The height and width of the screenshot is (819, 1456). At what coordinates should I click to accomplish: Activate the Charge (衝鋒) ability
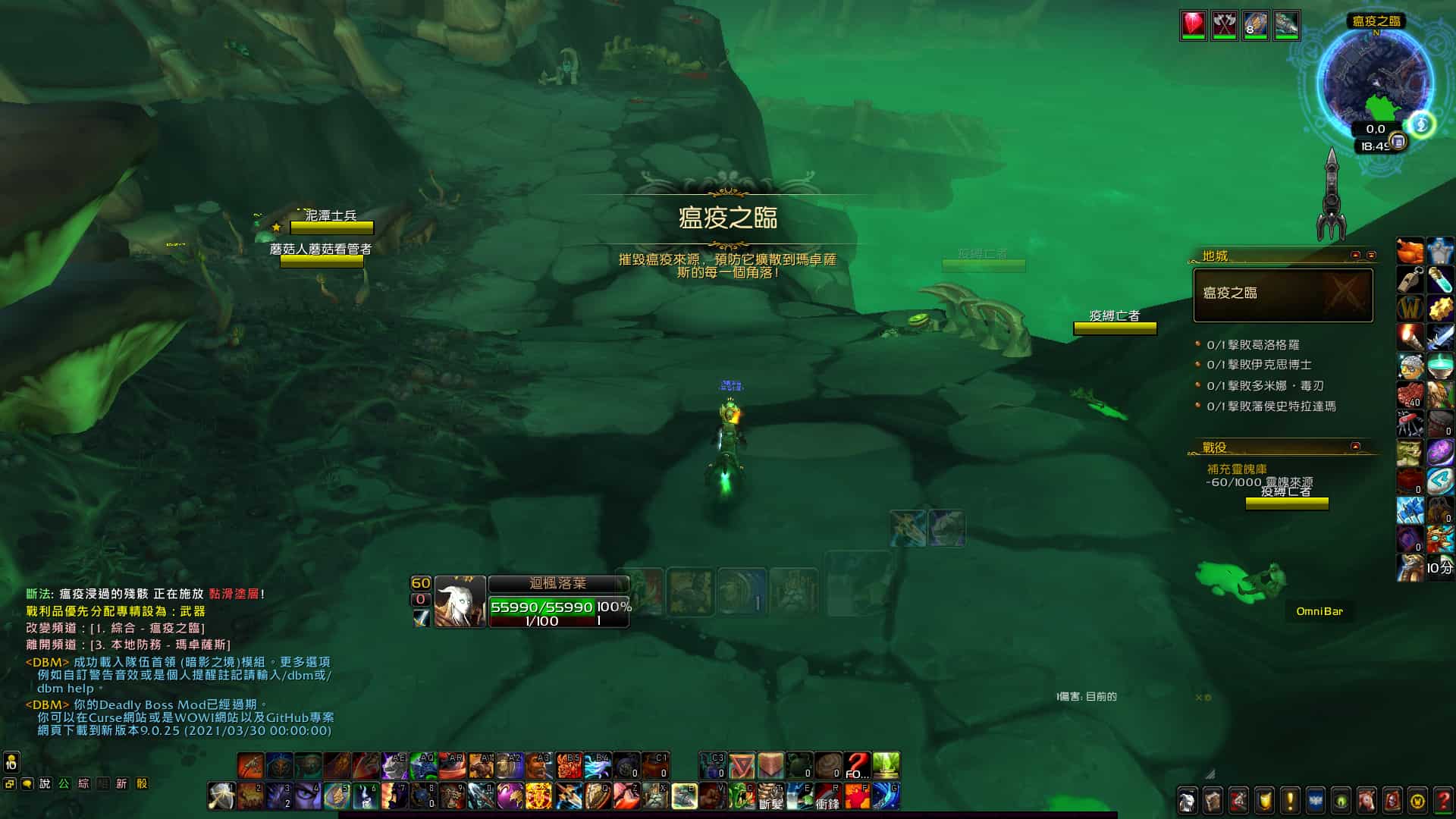pos(828,796)
